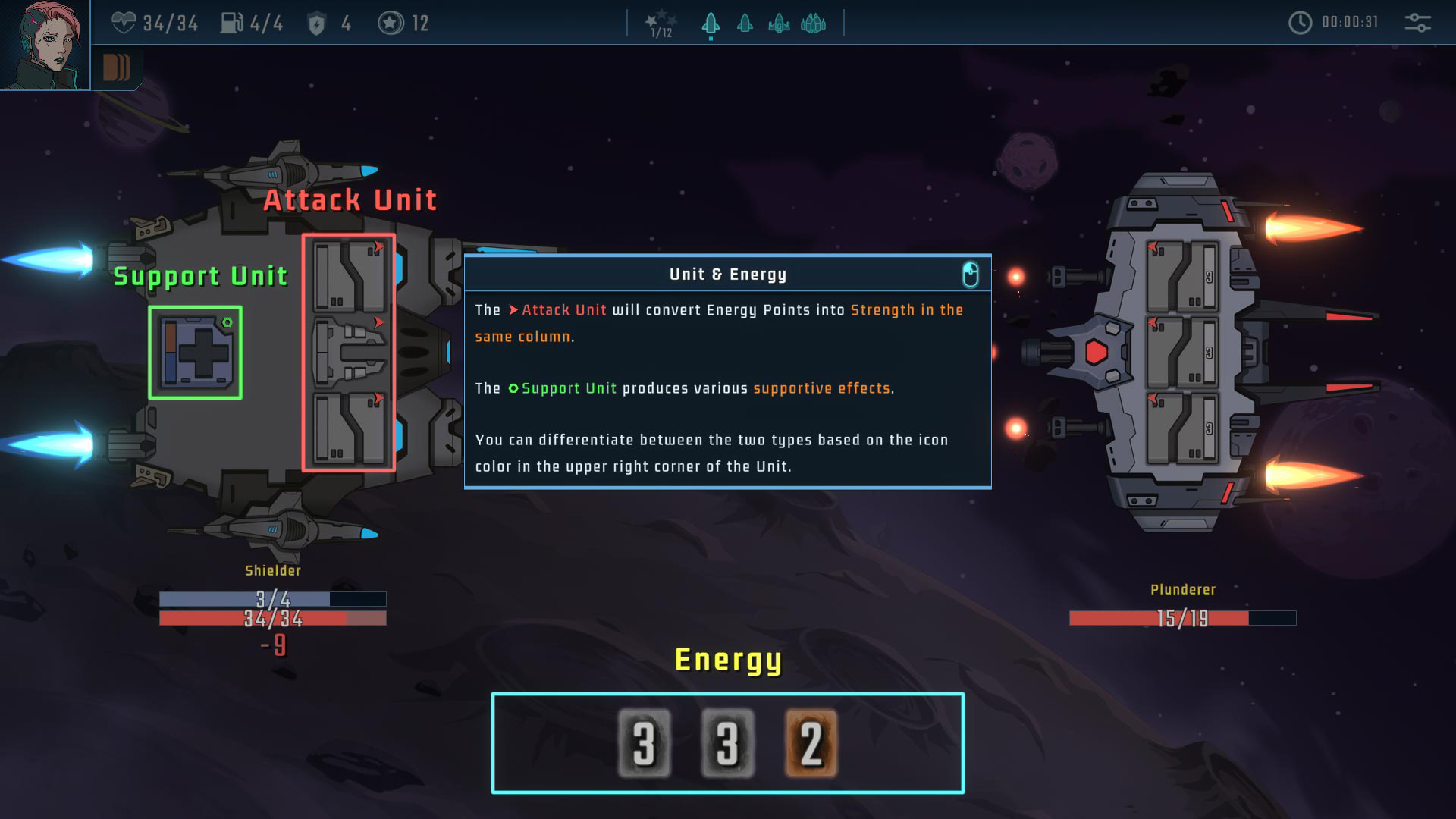1456x819 pixels.
Task: Click the pilot portrait
Action: click(44, 44)
